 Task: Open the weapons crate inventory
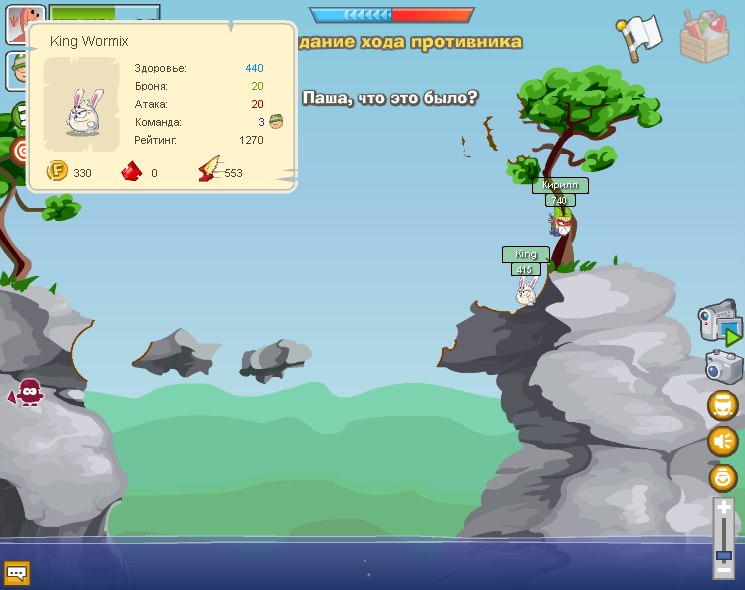click(x=707, y=36)
